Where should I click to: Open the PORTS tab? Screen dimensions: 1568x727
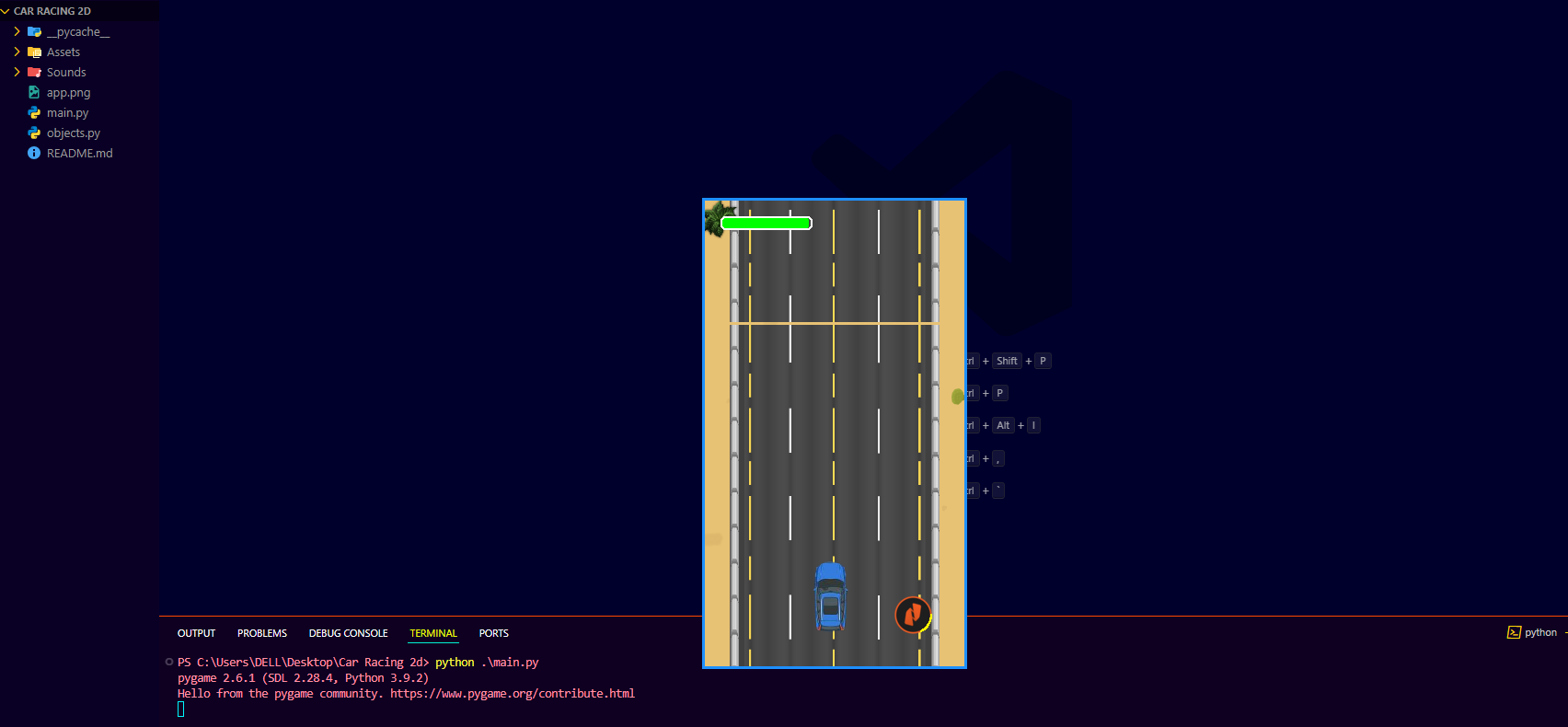coord(493,633)
